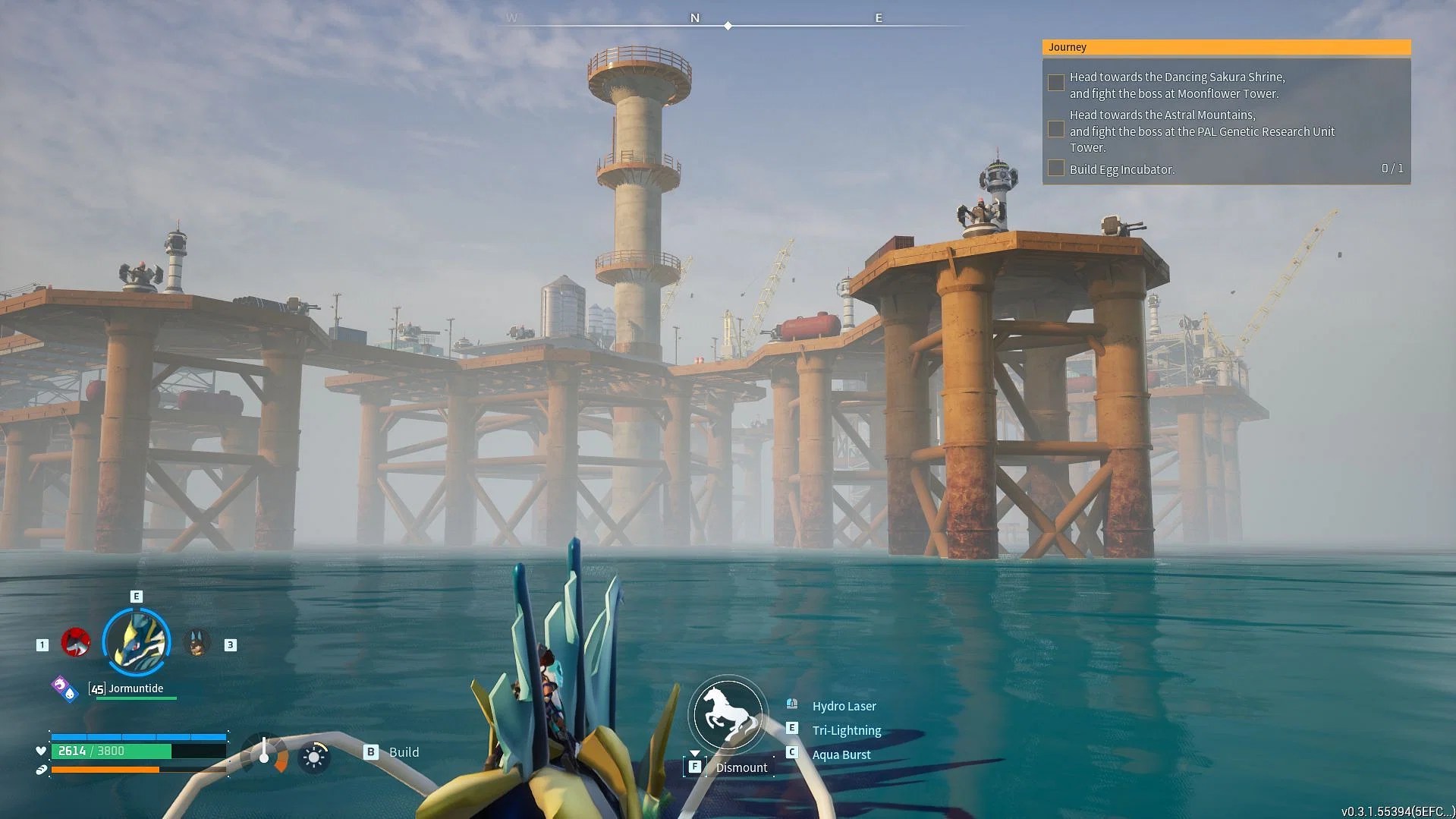Check the Dancing Sakura Shrine boss objective
1456x819 pixels.
[x=1055, y=82]
